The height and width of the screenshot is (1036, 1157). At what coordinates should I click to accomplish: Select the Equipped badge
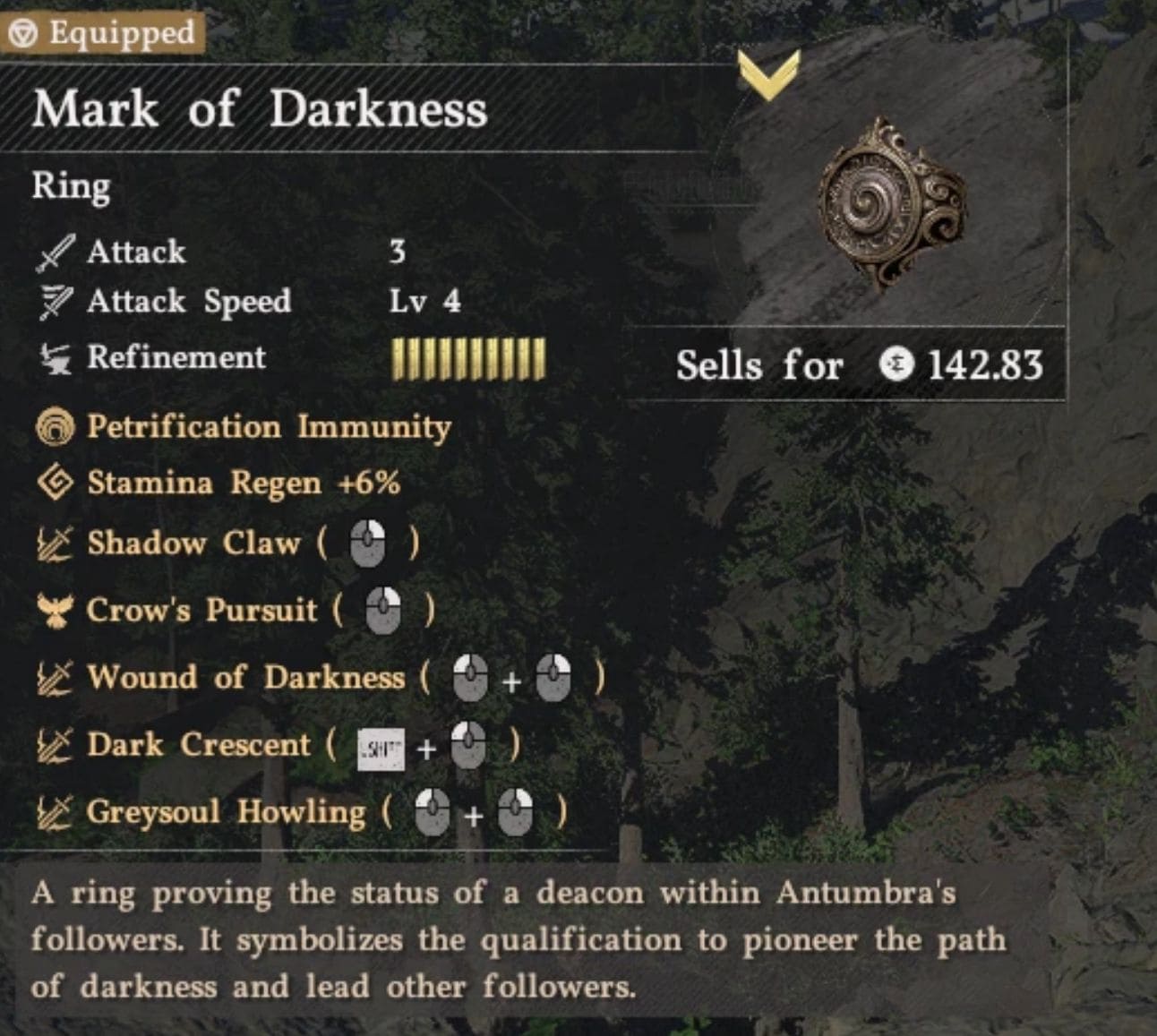click(103, 33)
